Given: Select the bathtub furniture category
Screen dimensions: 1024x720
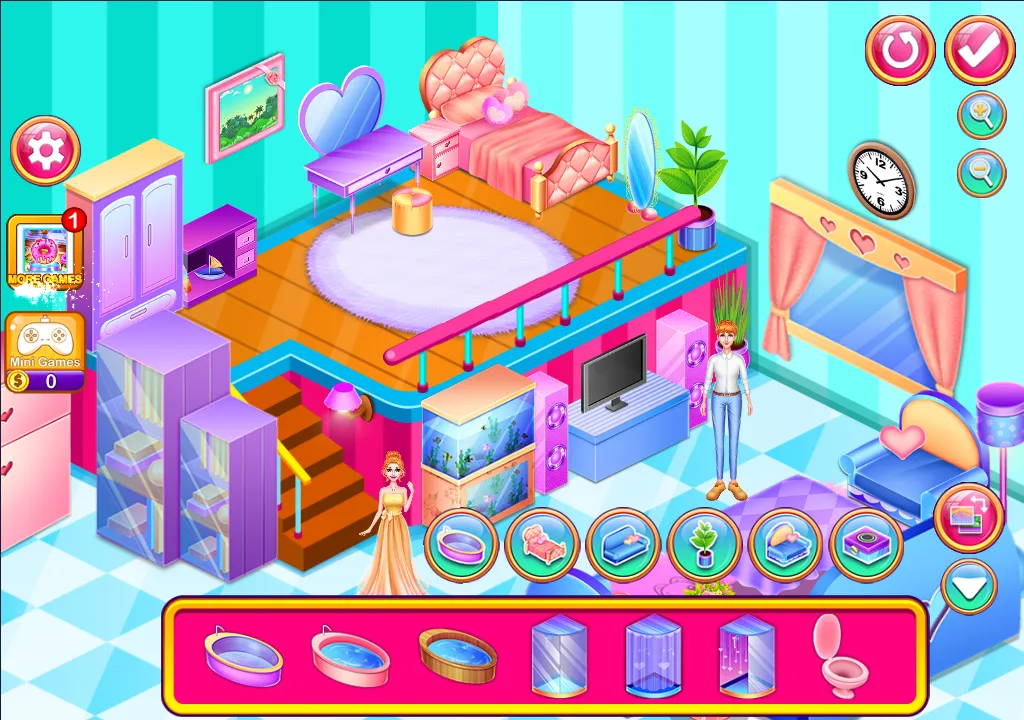Looking at the screenshot, I should [462, 545].
